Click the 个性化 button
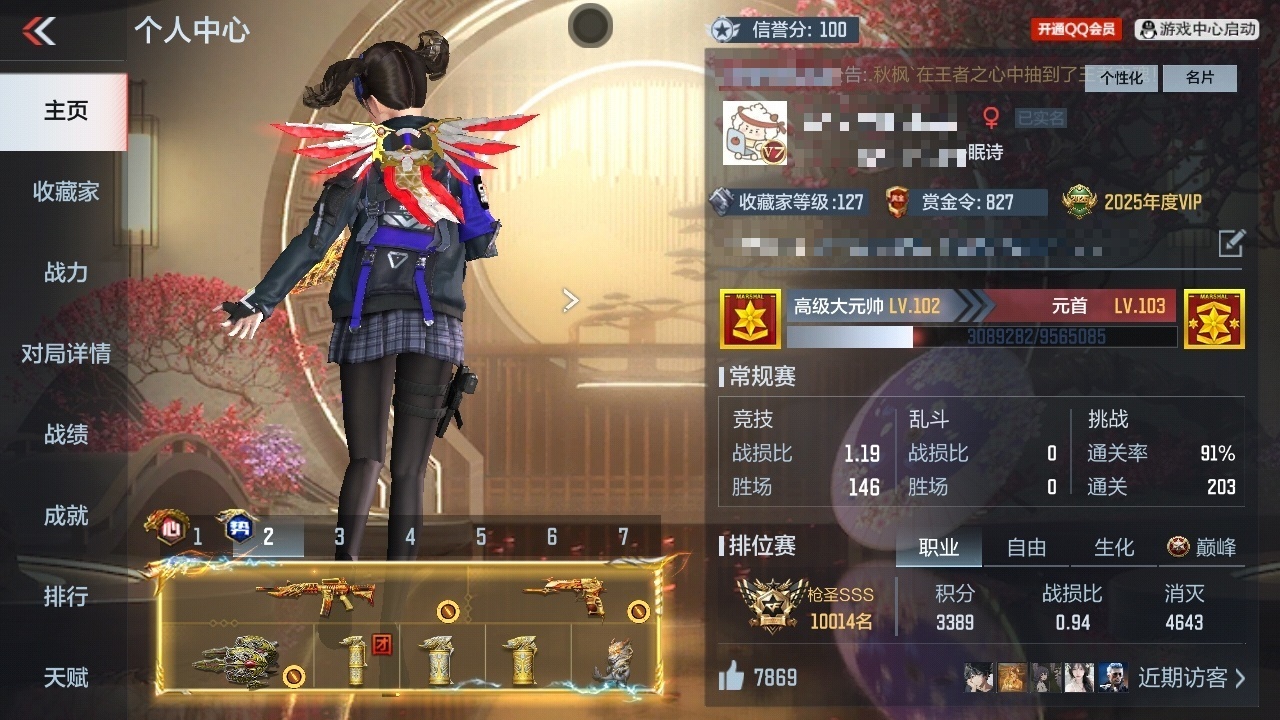Image resolution: width=1280 pixels, height=720 pixels. 1121,78
